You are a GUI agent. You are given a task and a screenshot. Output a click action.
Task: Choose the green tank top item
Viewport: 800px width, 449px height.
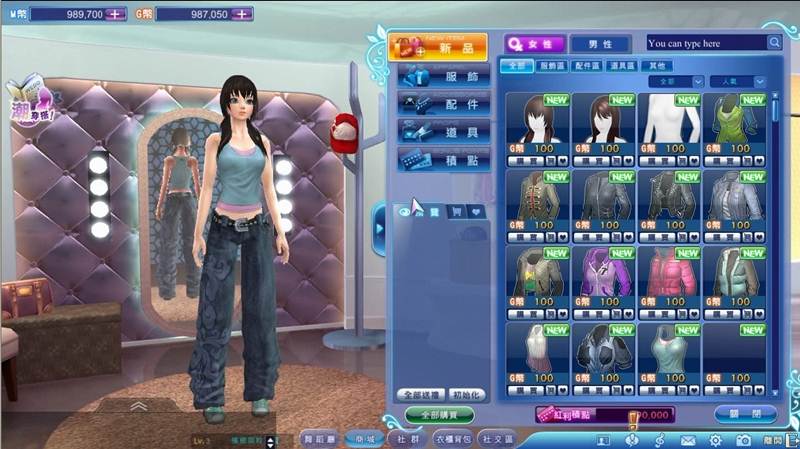(736, 120)
